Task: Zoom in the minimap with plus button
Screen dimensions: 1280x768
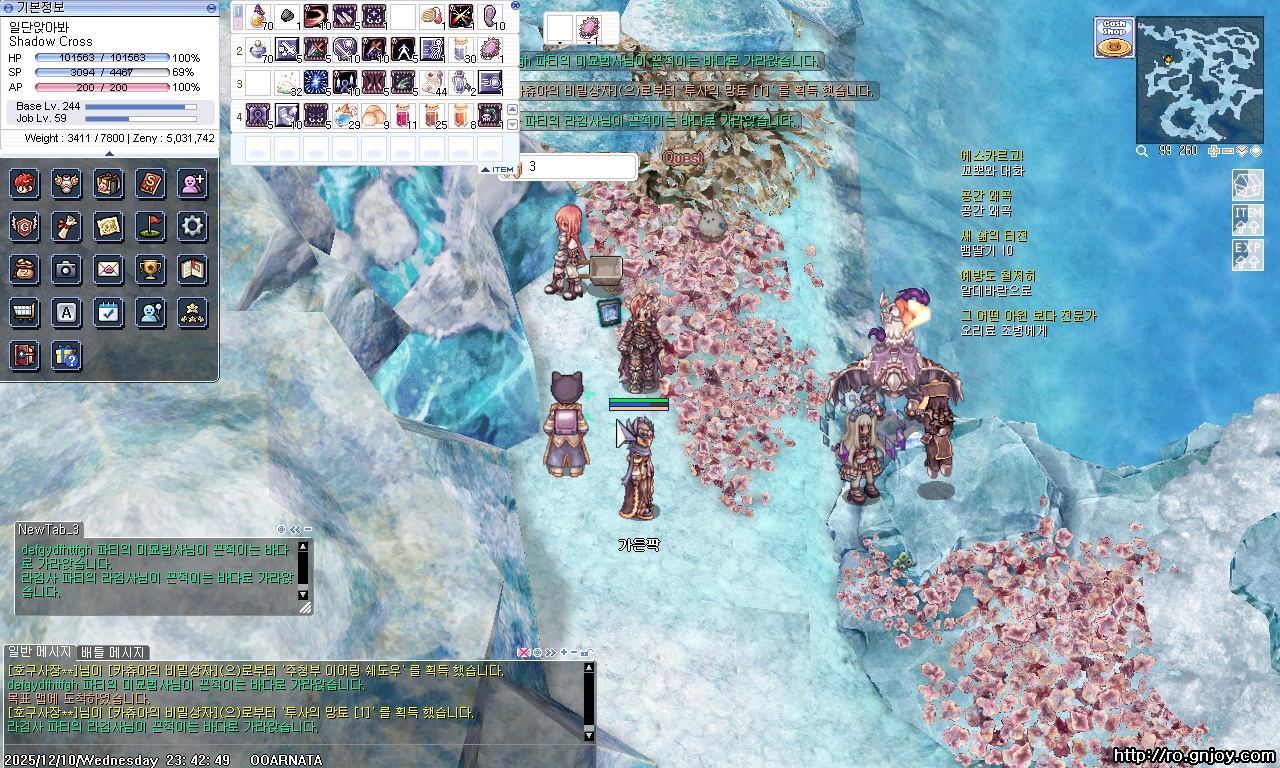Action: (1214, 151)
